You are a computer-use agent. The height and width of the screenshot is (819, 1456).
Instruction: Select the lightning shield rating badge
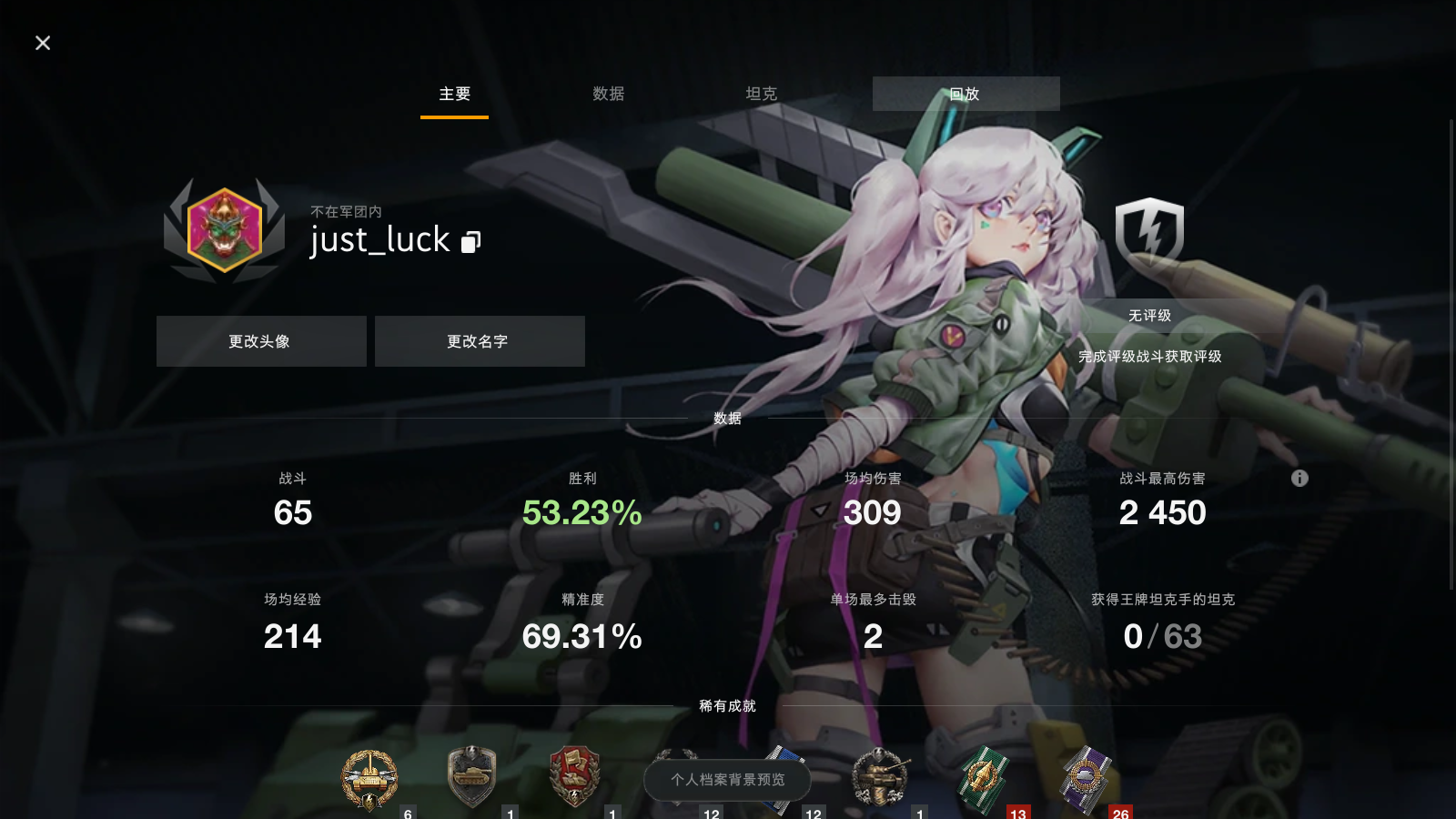1149,233
